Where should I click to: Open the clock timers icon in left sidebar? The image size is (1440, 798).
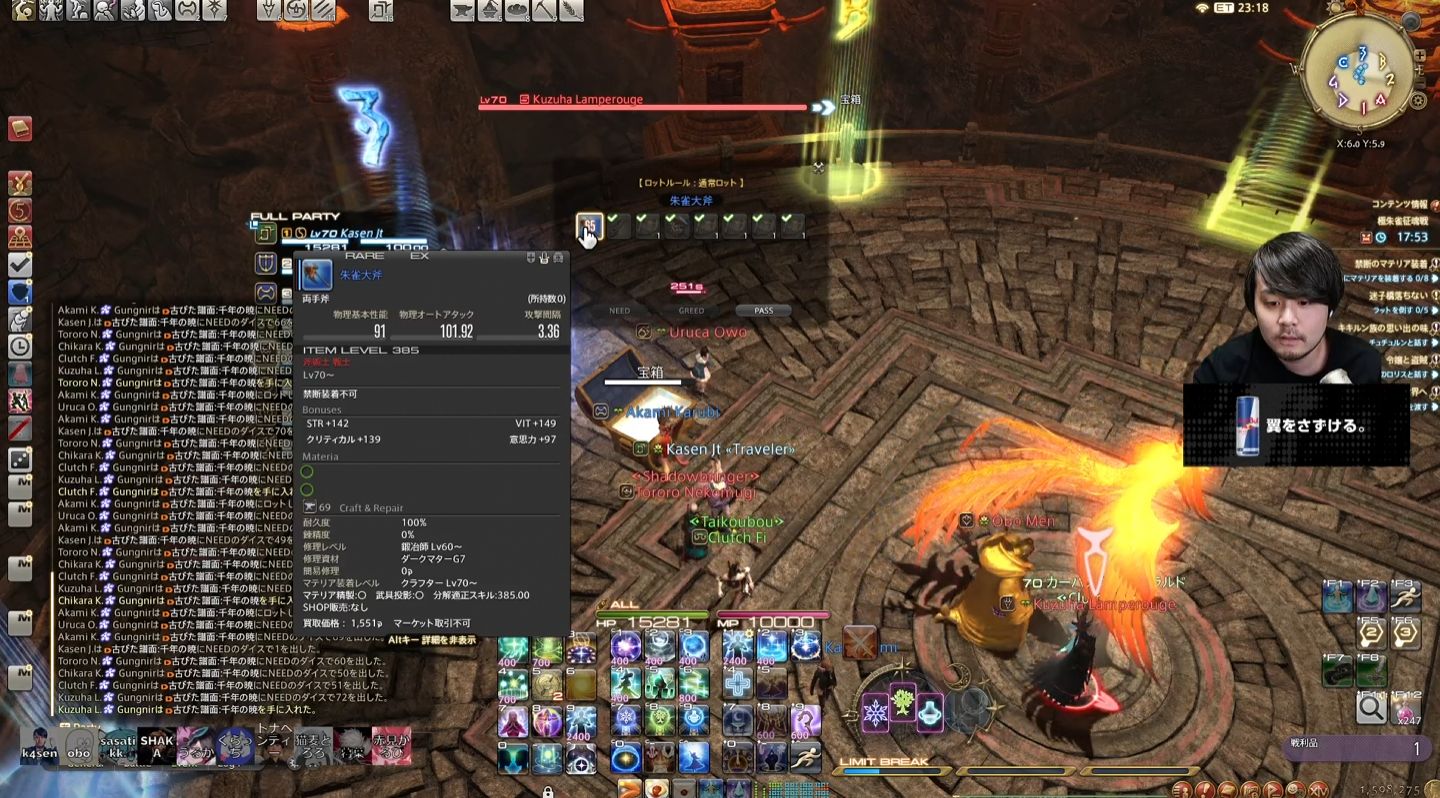(22, 345)
